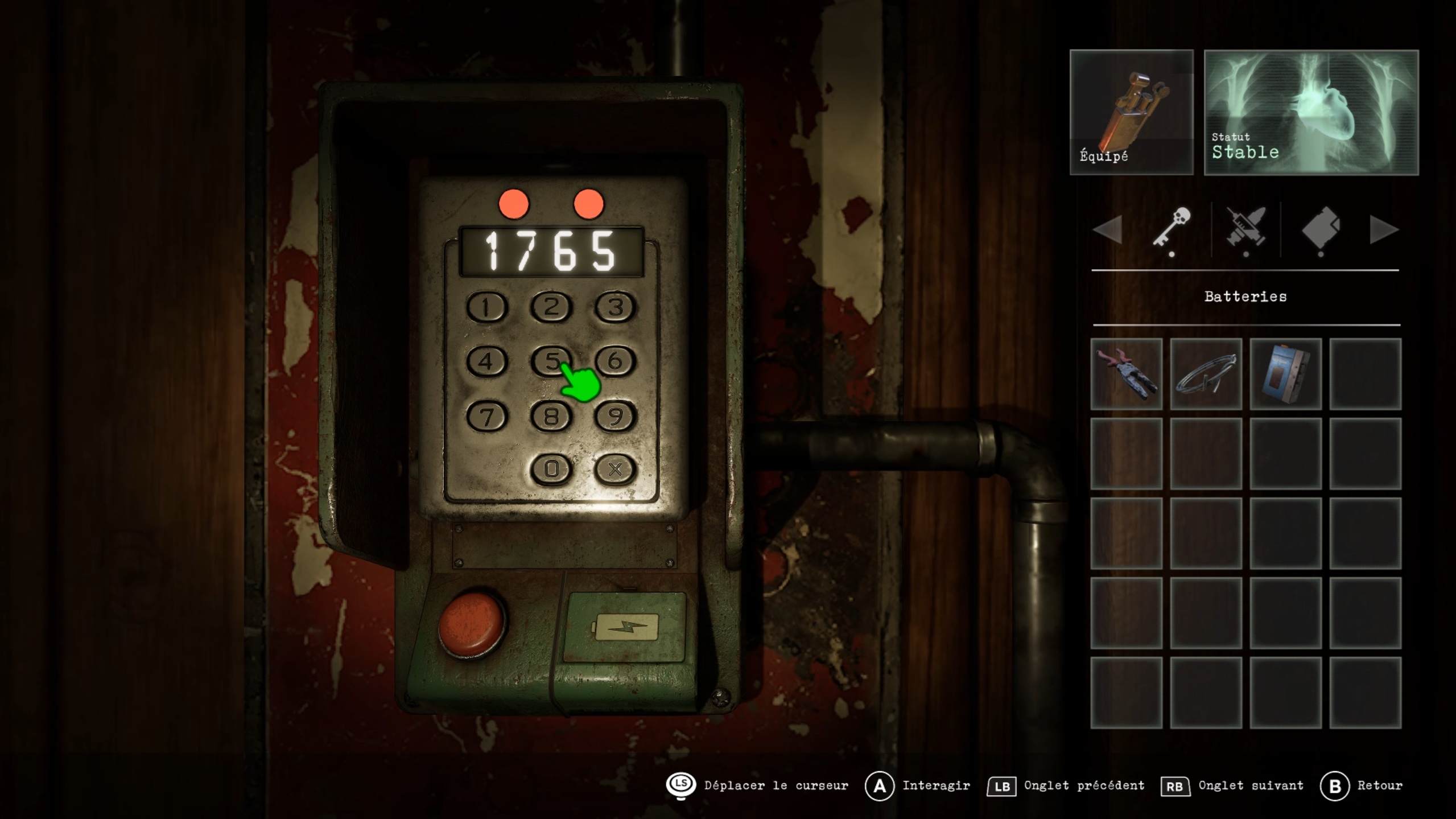Hit the keypad's 4 button
Viewport: 1456px width, 819px height.
coord(486,361)
